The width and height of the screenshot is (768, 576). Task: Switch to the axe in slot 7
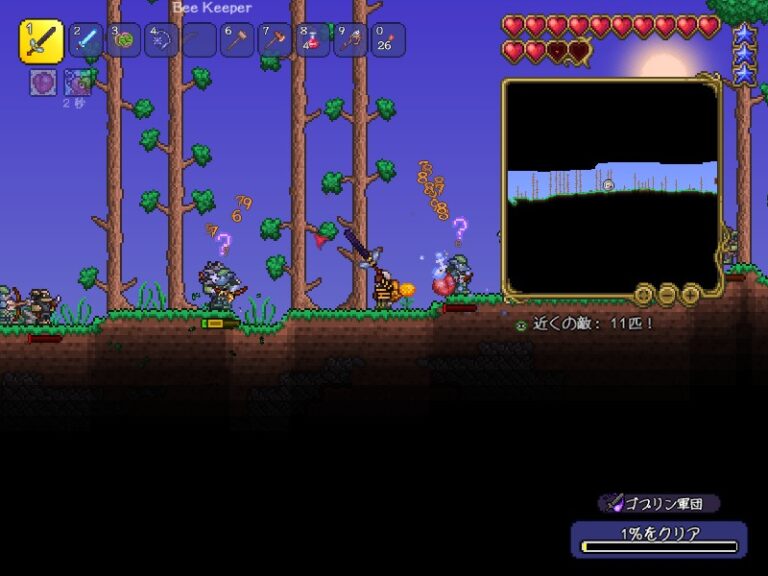(275, 40)
